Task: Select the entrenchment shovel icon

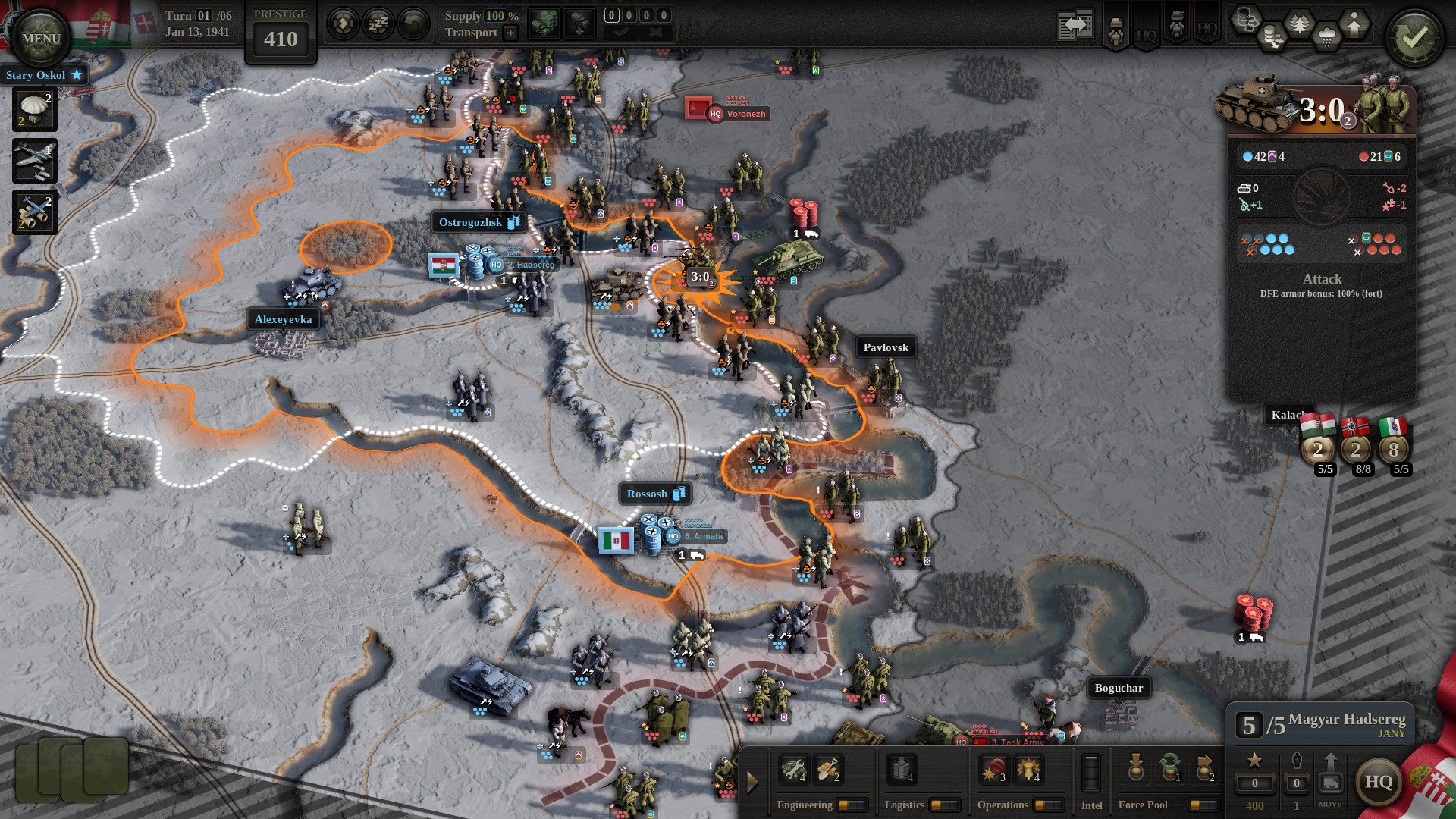Action: 828,770
